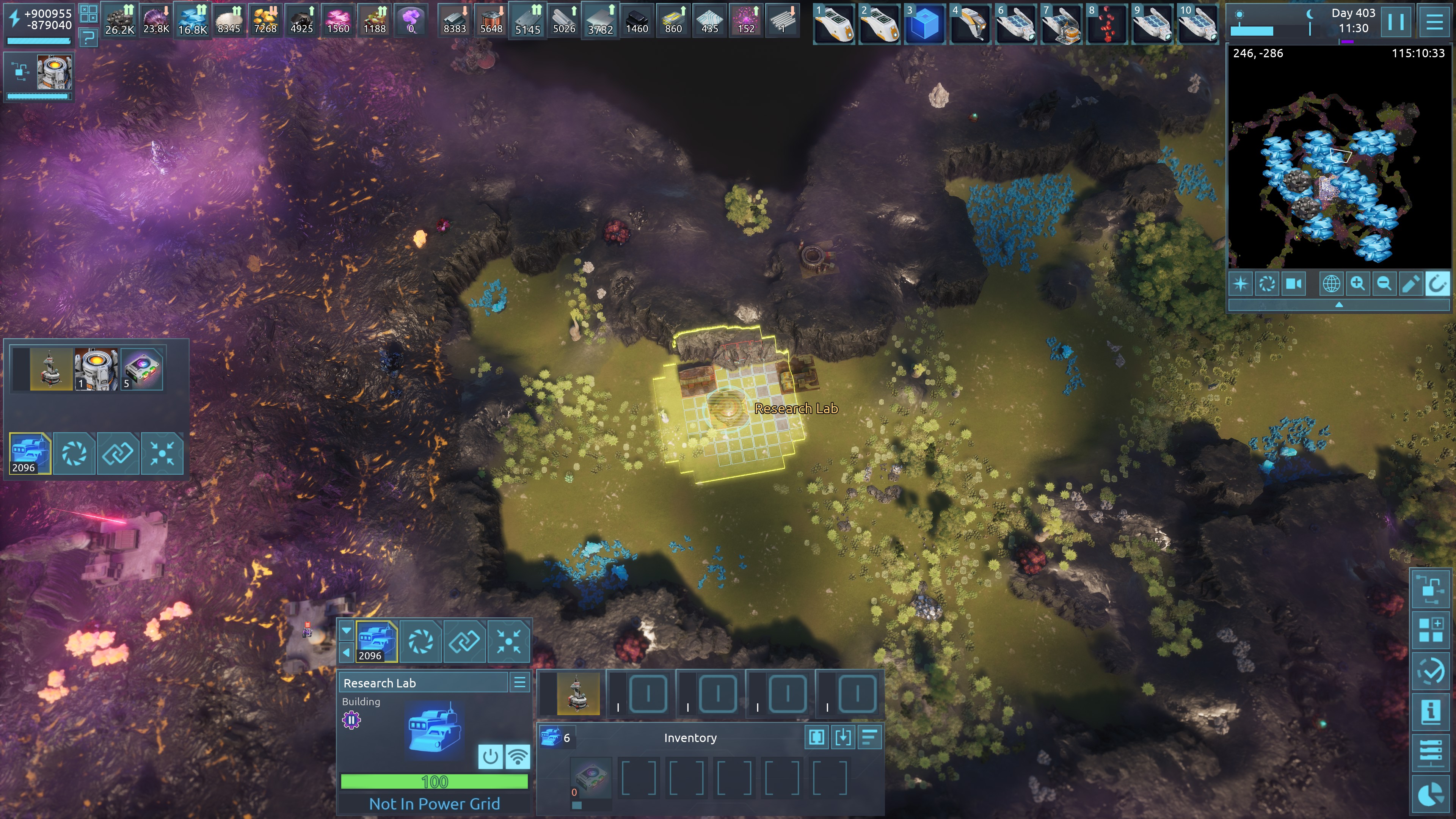The height and width of the screenshot is (819, 1456).
Task: Toggle the Research Lab power button
Action: pos(490,756)
